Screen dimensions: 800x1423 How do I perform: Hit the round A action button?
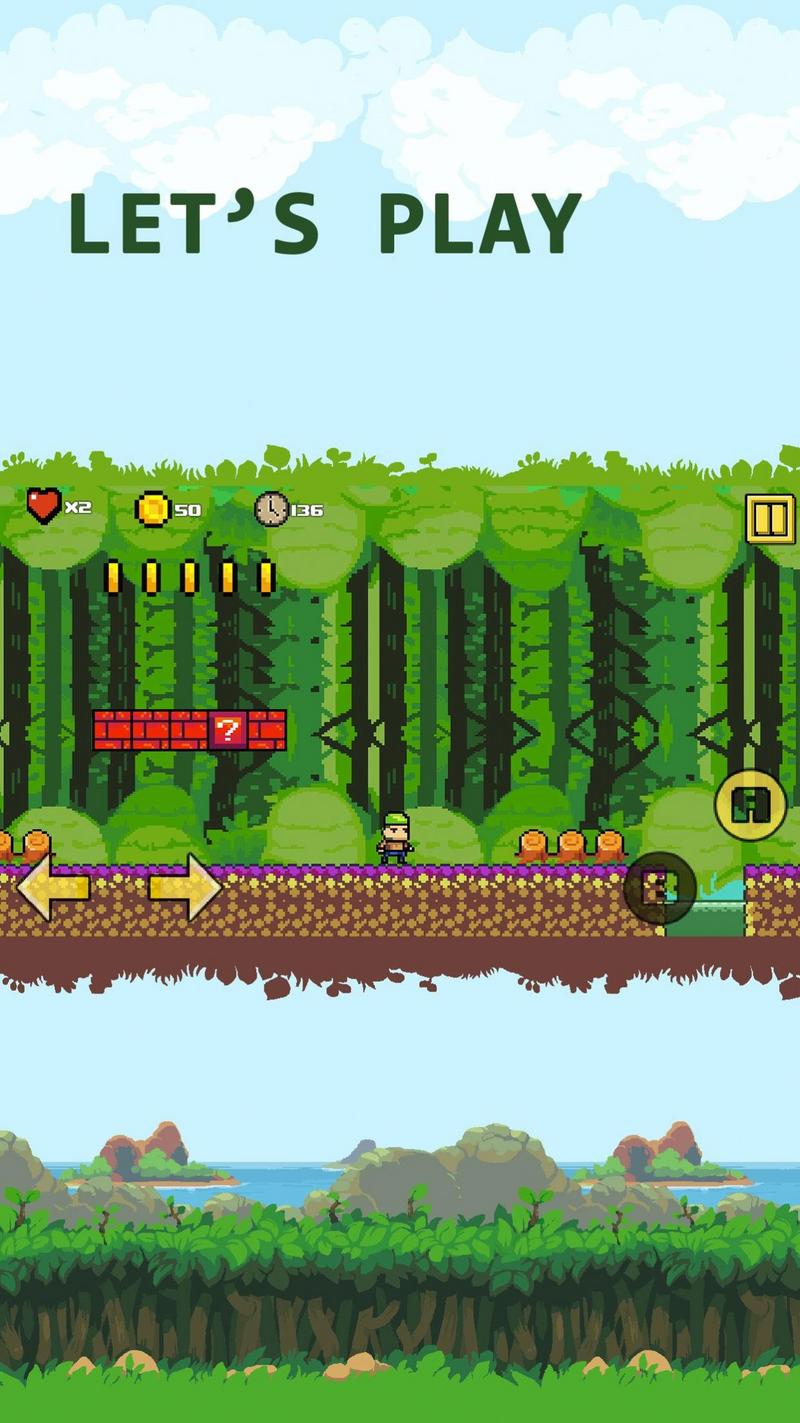750,805
